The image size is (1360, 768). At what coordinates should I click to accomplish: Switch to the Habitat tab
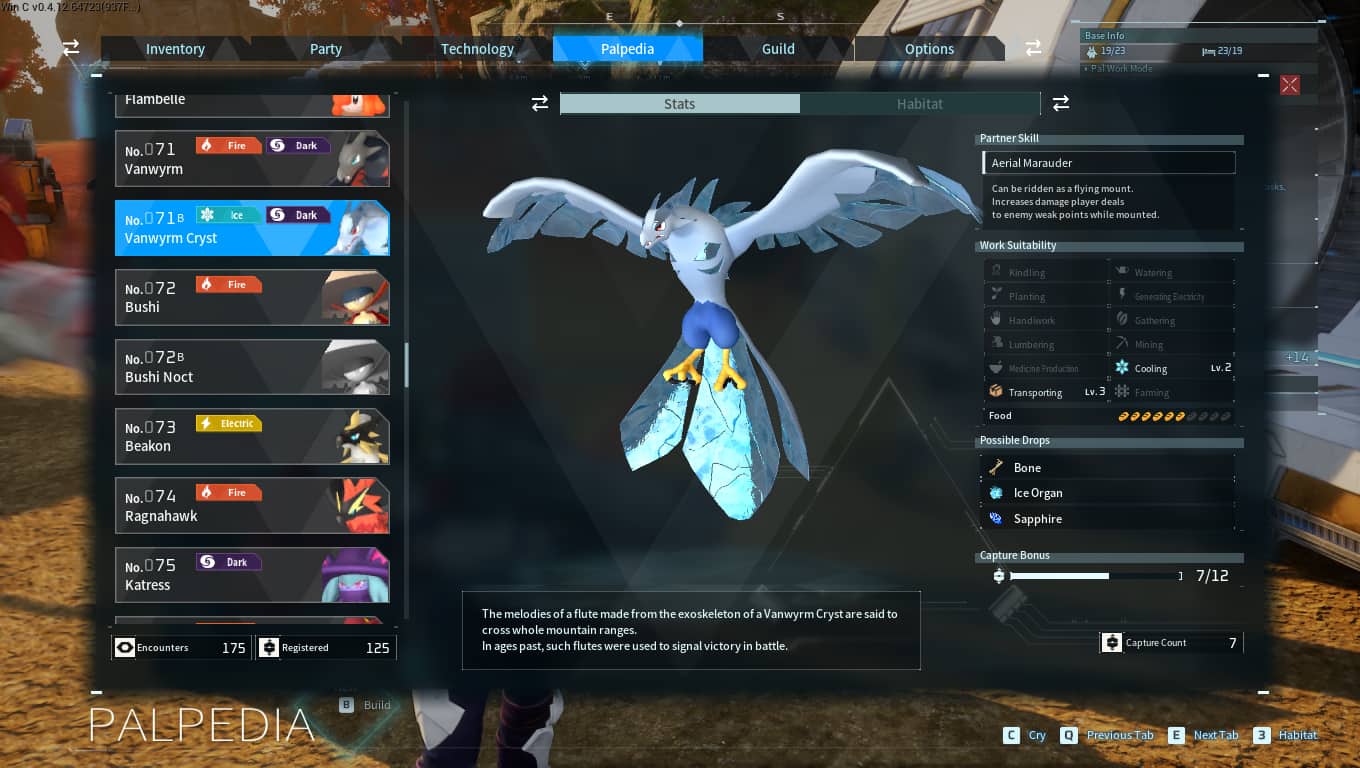(x=919, y=103)
